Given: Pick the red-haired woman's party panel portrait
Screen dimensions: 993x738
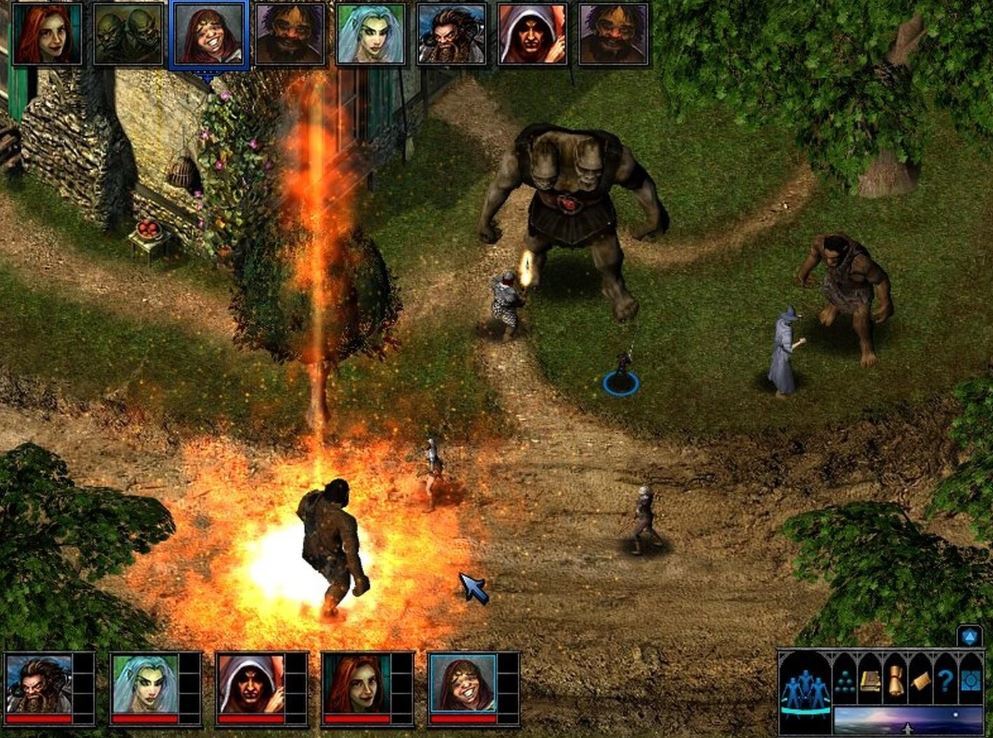Looking at the screenshot, I should coord(357,683).
